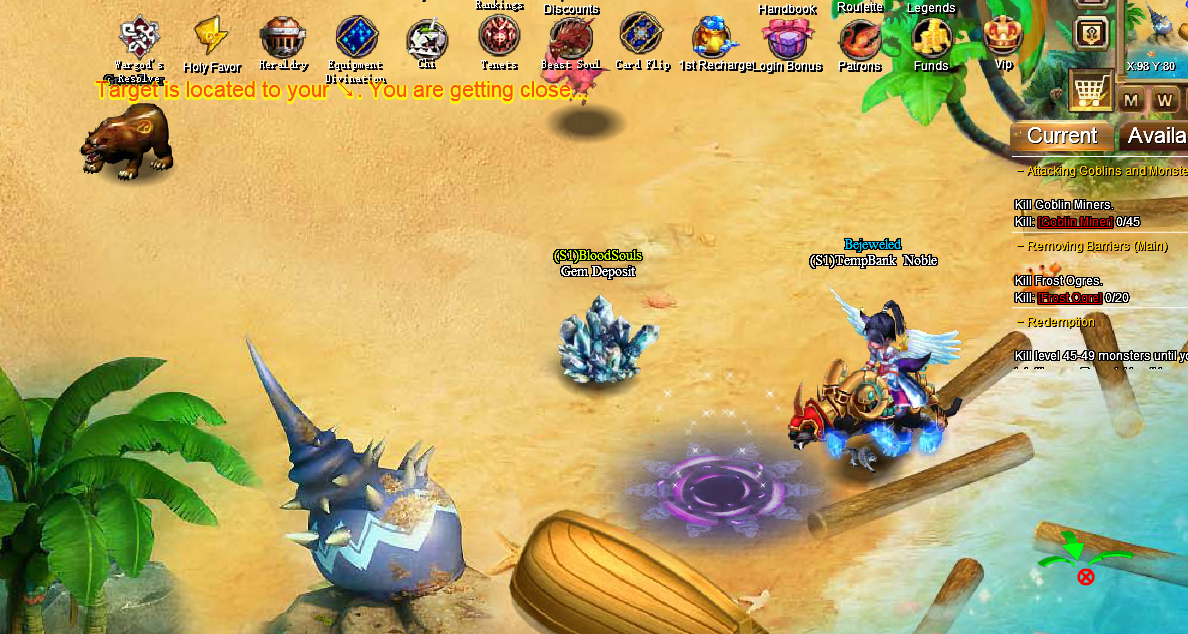The height and width of the screenshot is (634, 1188).
Task: Open the Vip crown icon
Action: click(x=1003, y=37)
